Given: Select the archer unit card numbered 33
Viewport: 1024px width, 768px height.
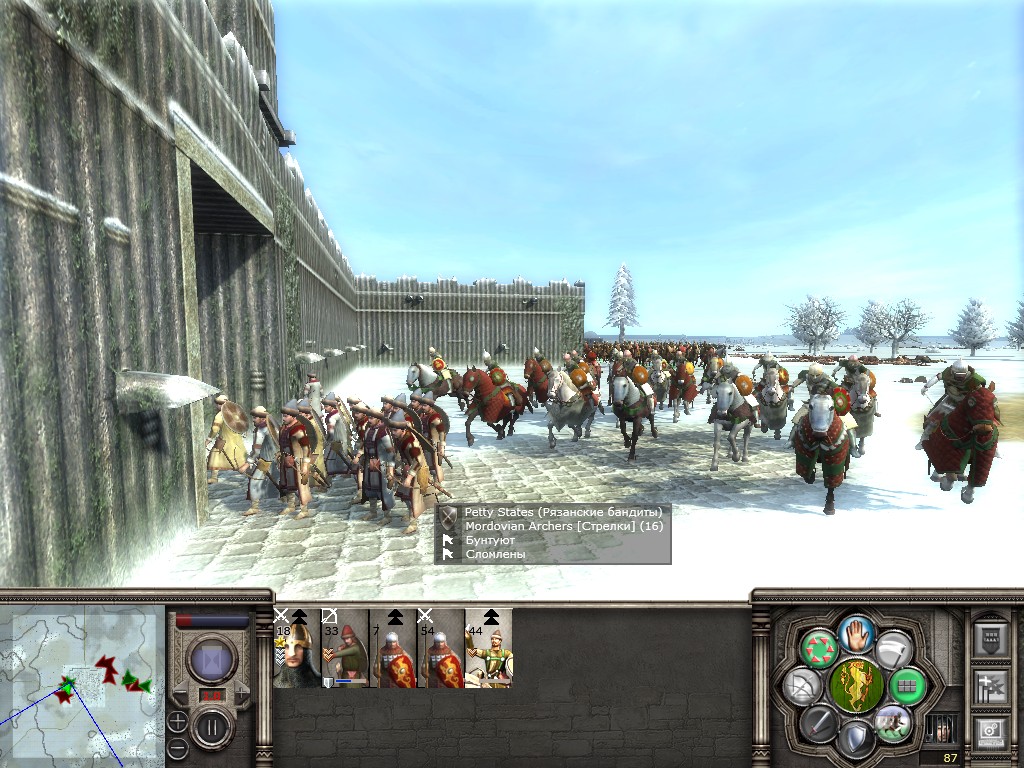Looking at the screenshot, I should [345, 648].
